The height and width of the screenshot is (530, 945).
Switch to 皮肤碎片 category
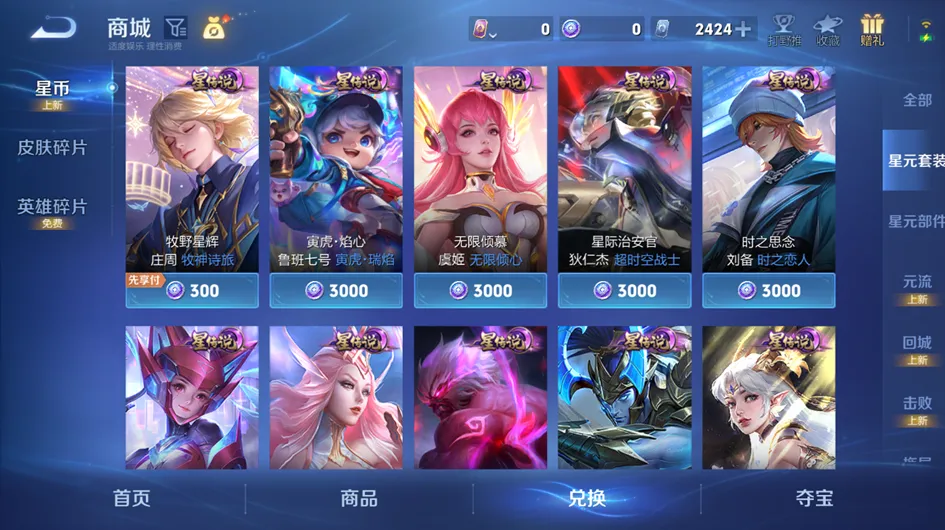tap(52, 148)
